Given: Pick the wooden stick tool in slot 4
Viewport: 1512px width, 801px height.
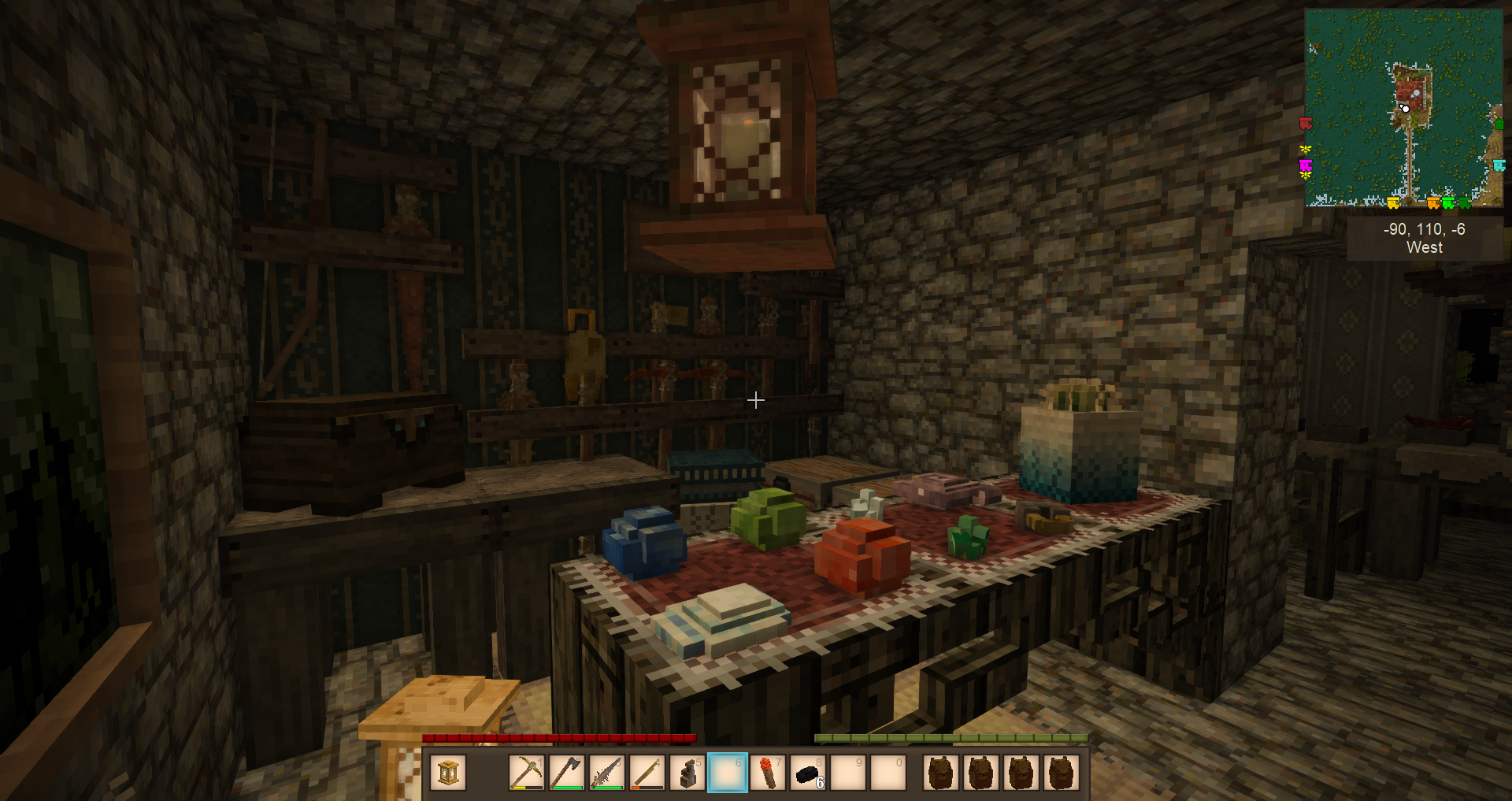Looking at the screenshot, I should click(x=647, y=773).
